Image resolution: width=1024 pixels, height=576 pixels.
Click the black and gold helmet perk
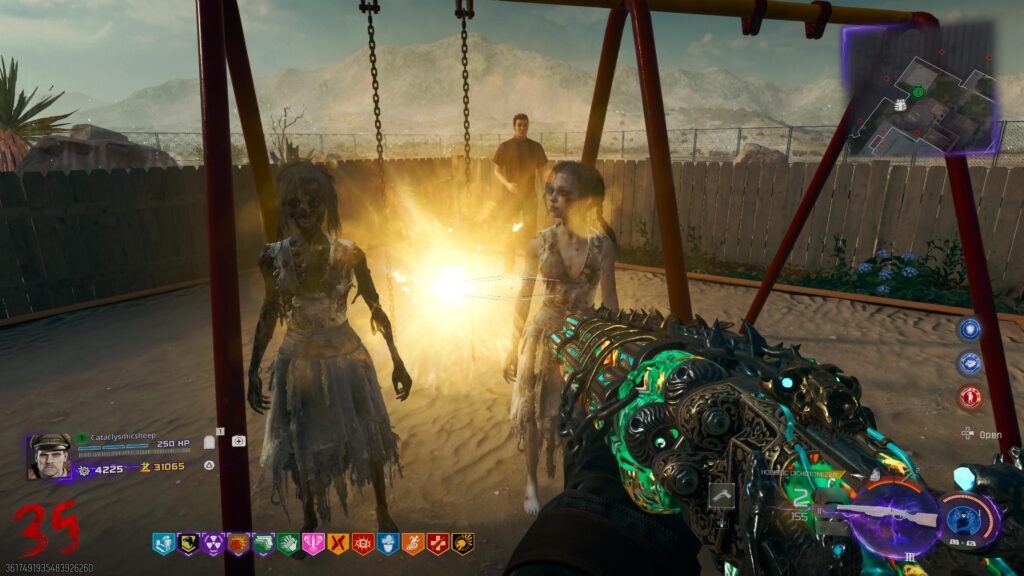click(x=463, y=544)
